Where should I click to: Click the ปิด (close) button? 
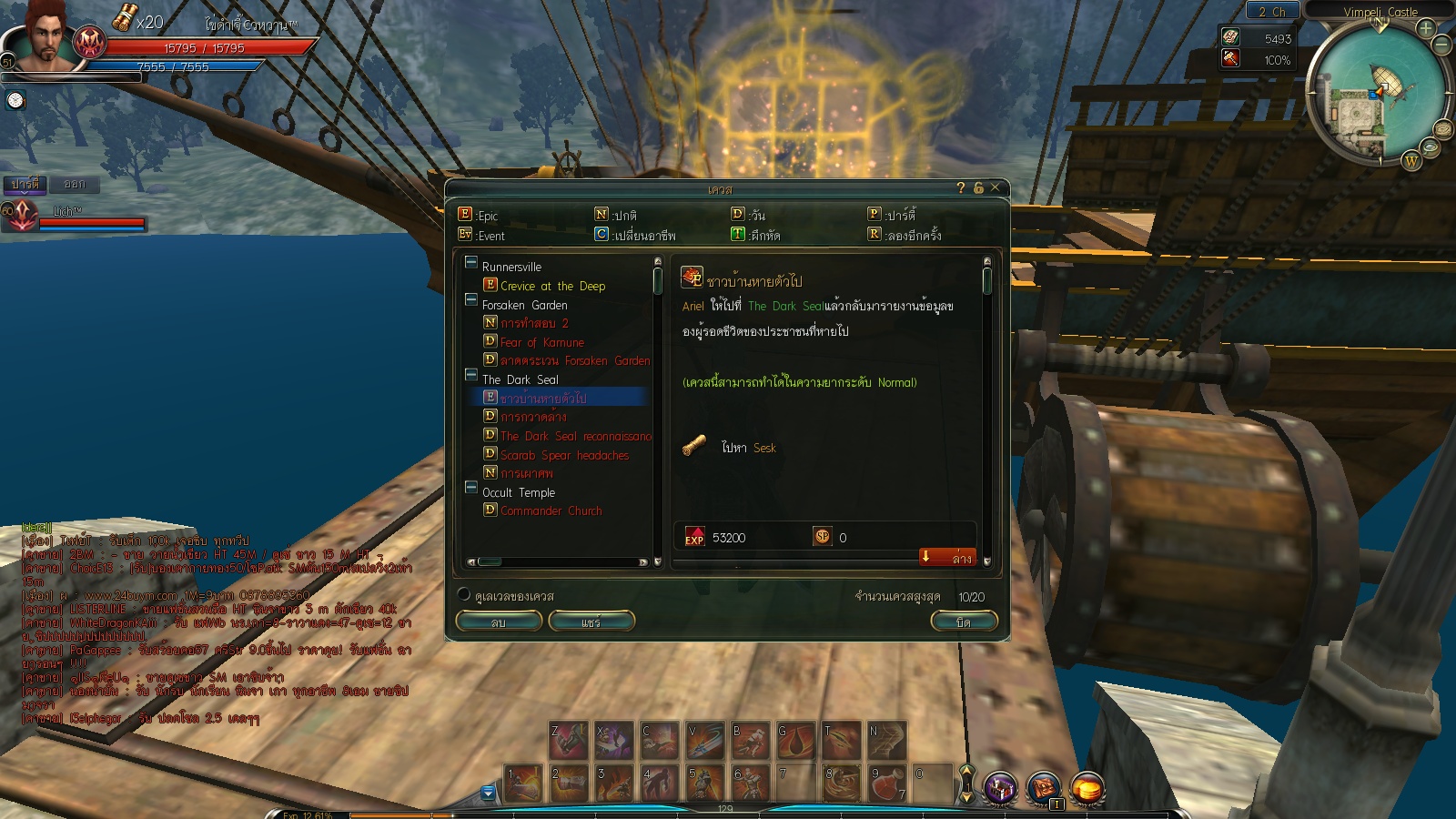(964, 622)
